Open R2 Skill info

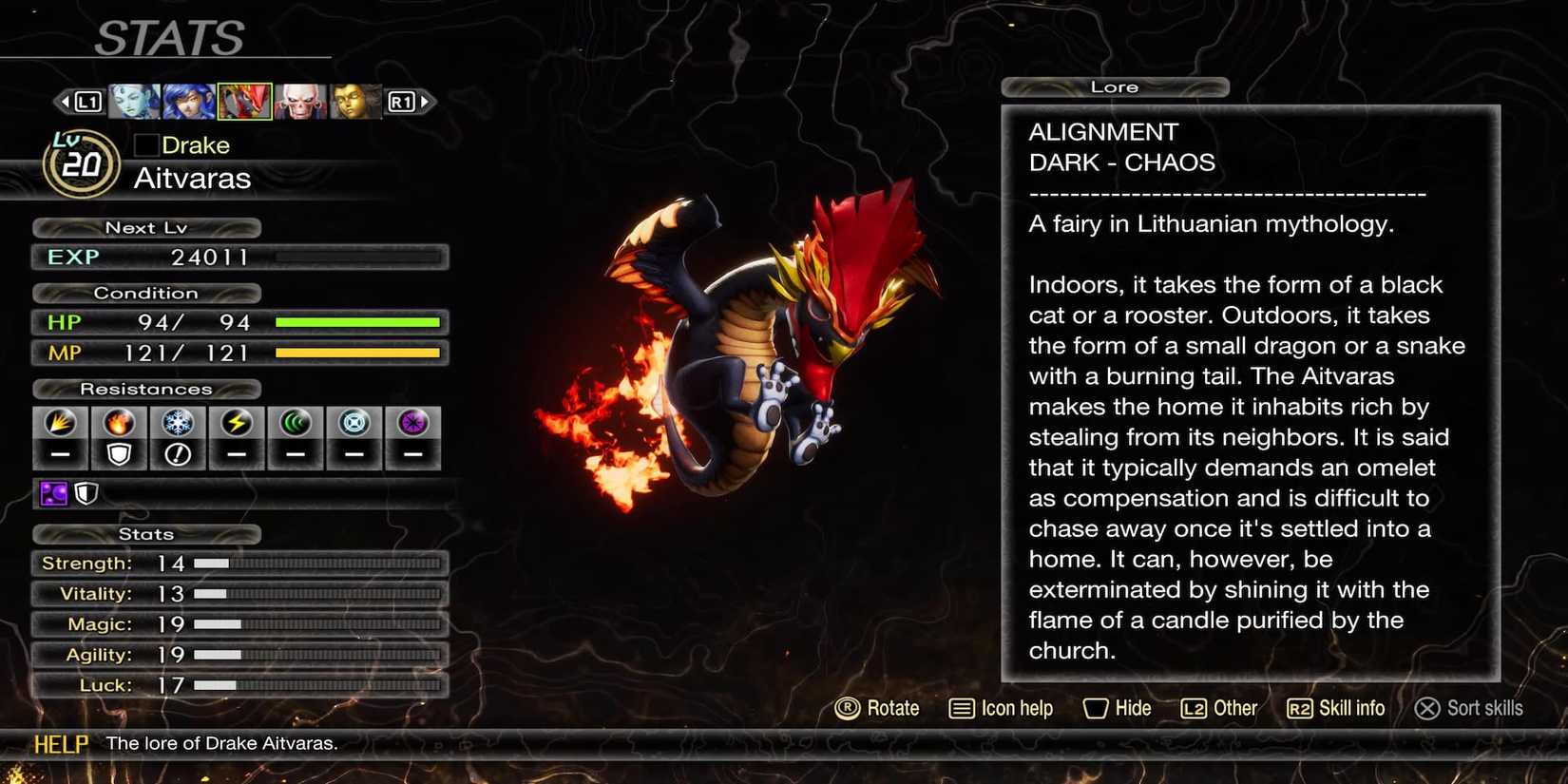point(1334,708)
